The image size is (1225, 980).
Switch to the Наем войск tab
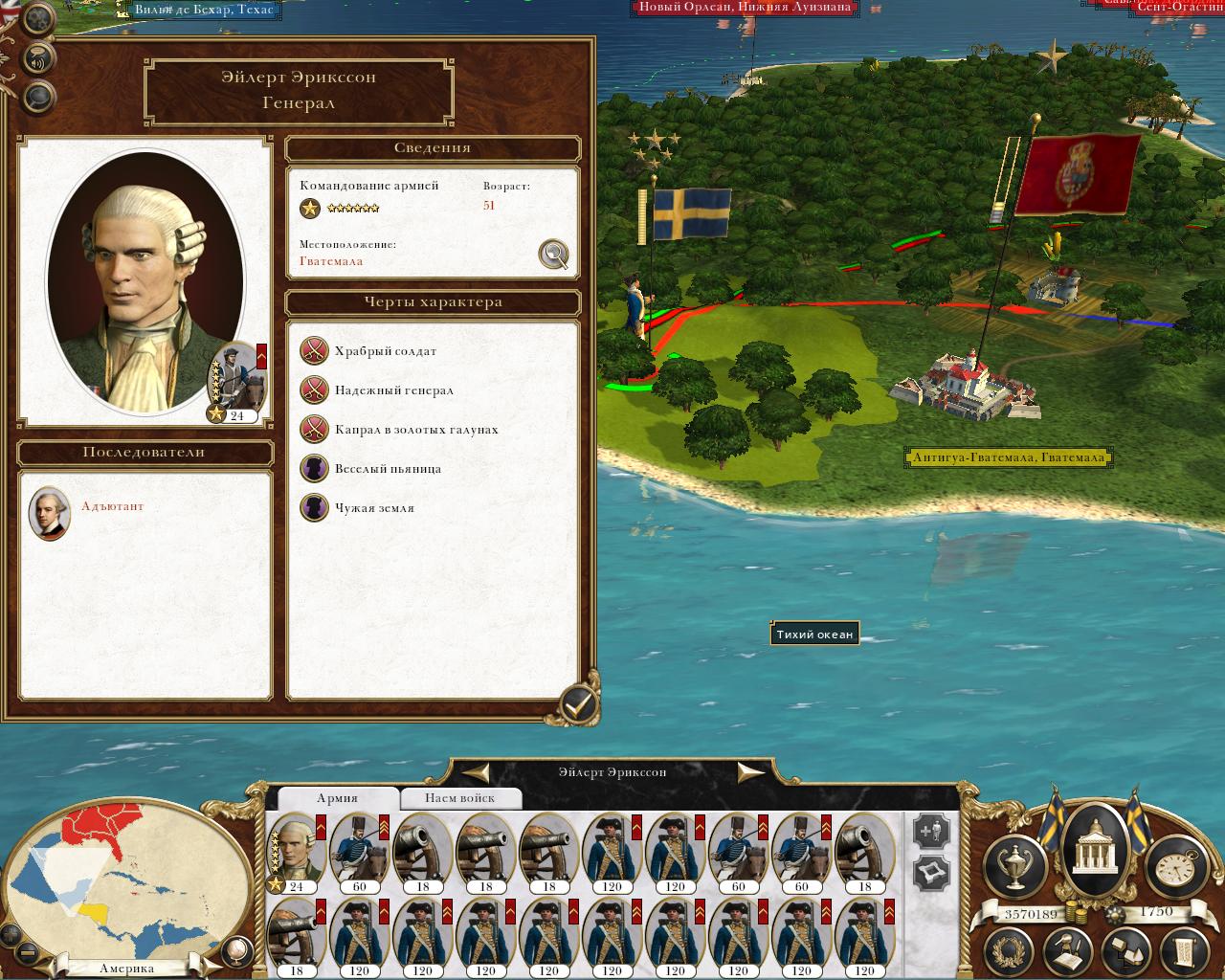[x=460, y=798]
